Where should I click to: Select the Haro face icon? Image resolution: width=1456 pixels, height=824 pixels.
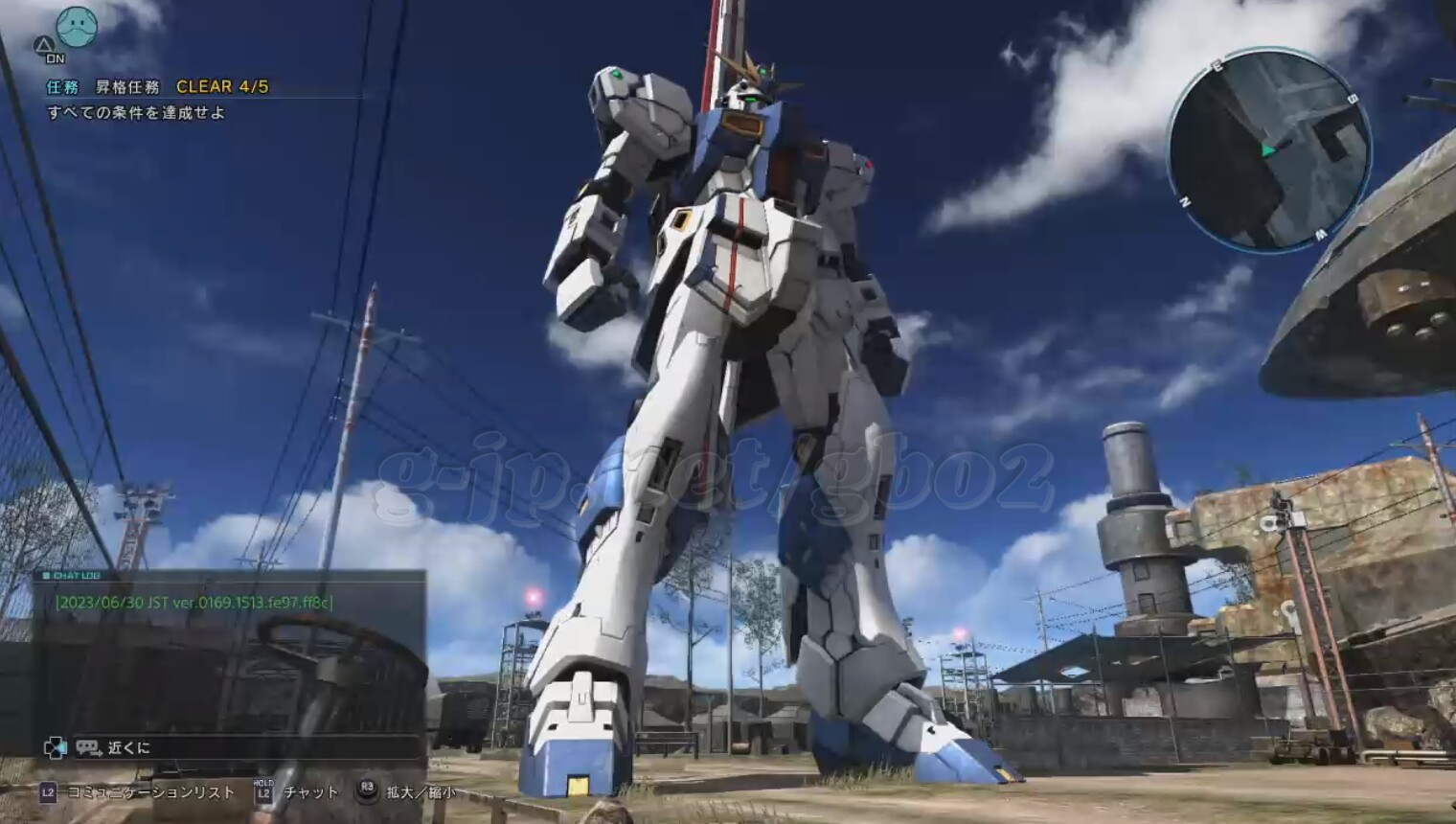(79, 27)
